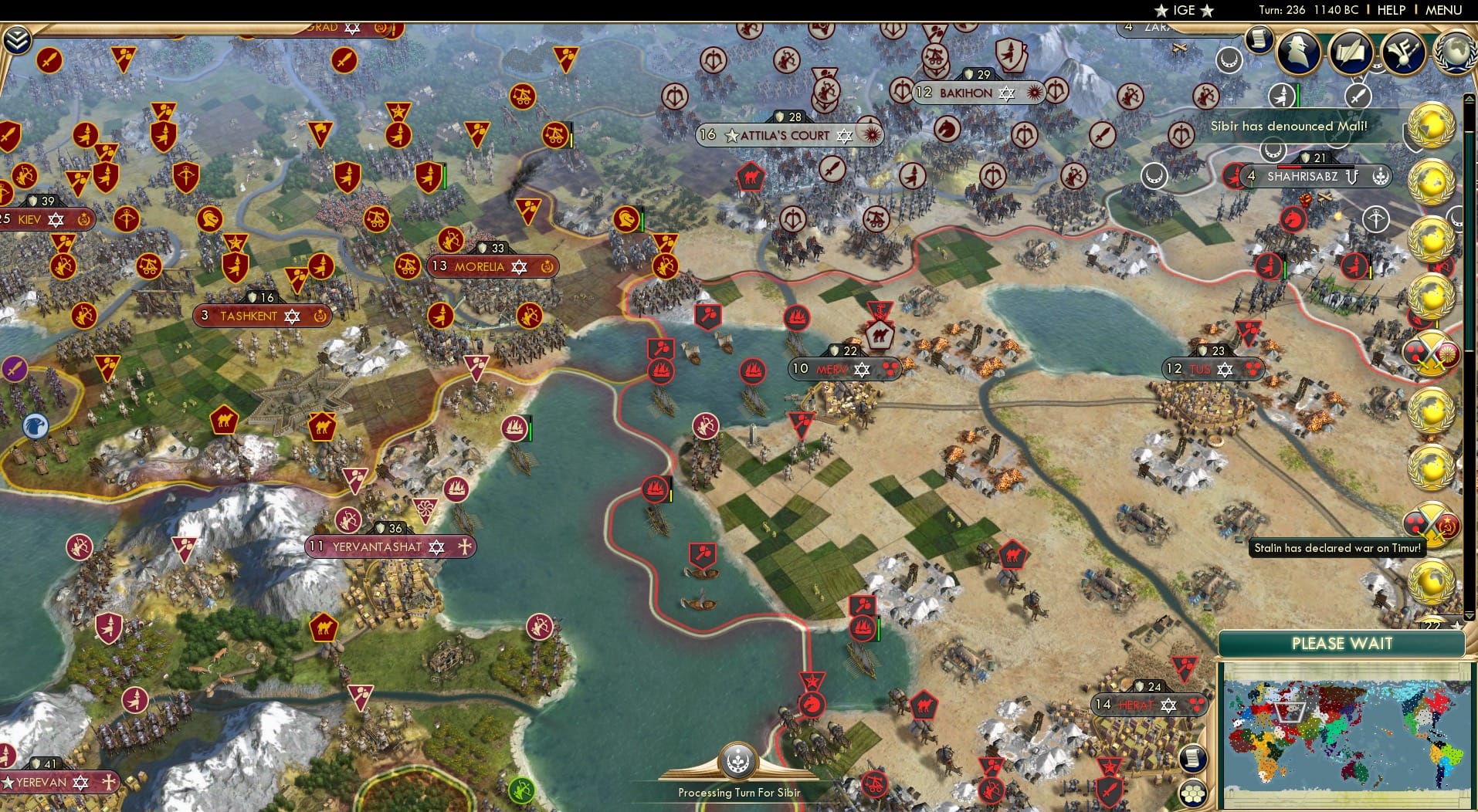The width and height of the screenshot is (1478, 812).
Task: Select the Tashkent city banner
Action: point(261,315)
